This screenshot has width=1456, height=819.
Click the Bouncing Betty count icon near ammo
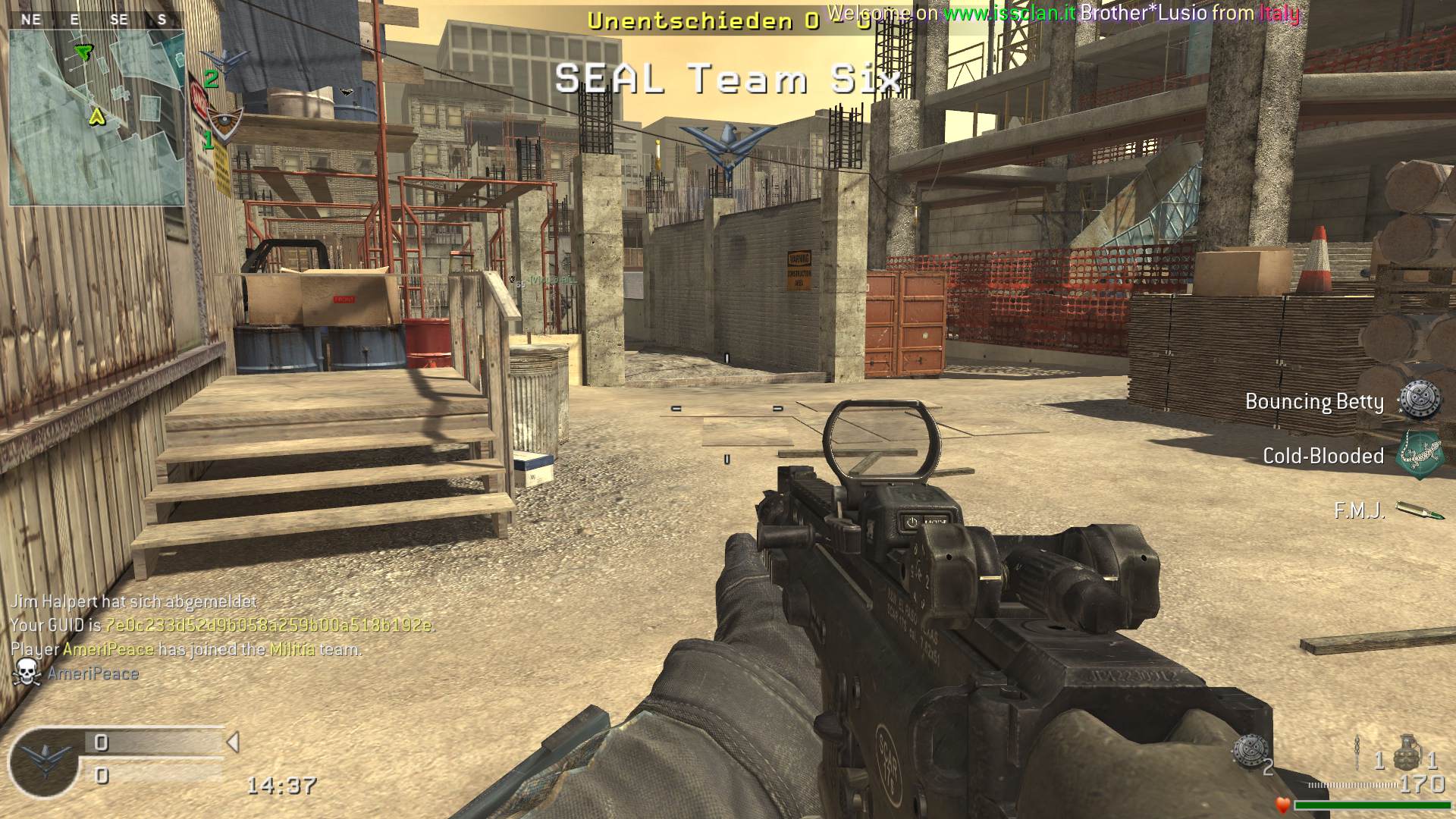(1248, 751)
